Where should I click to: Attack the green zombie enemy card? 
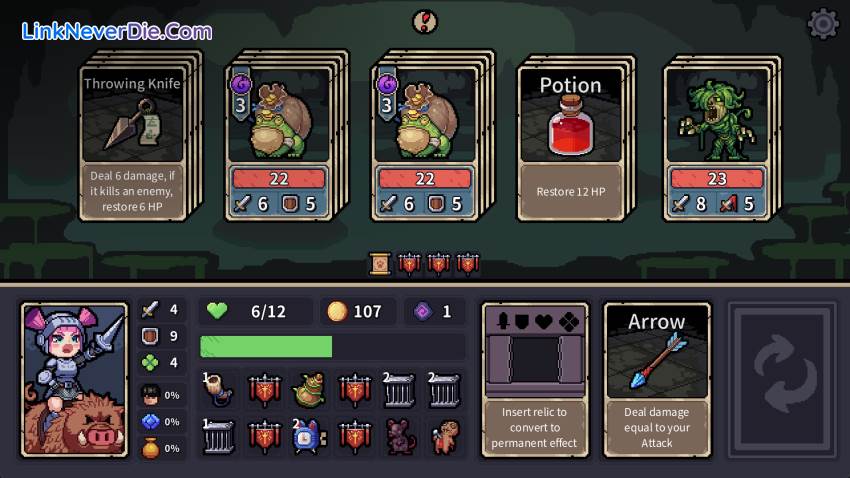pos(717,139)
